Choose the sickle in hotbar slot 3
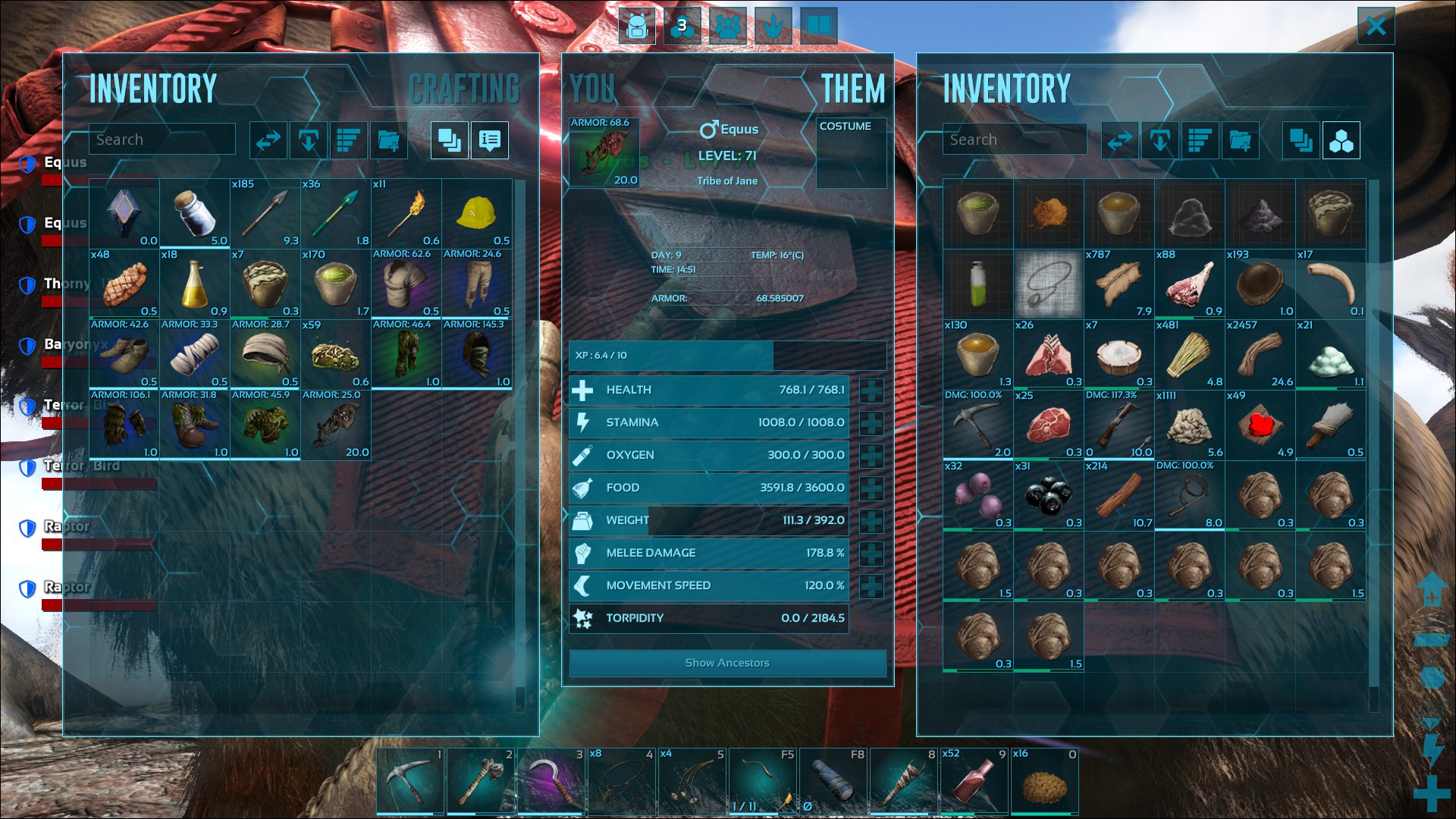Screen dimensions: 1456x819 [551, 781]
